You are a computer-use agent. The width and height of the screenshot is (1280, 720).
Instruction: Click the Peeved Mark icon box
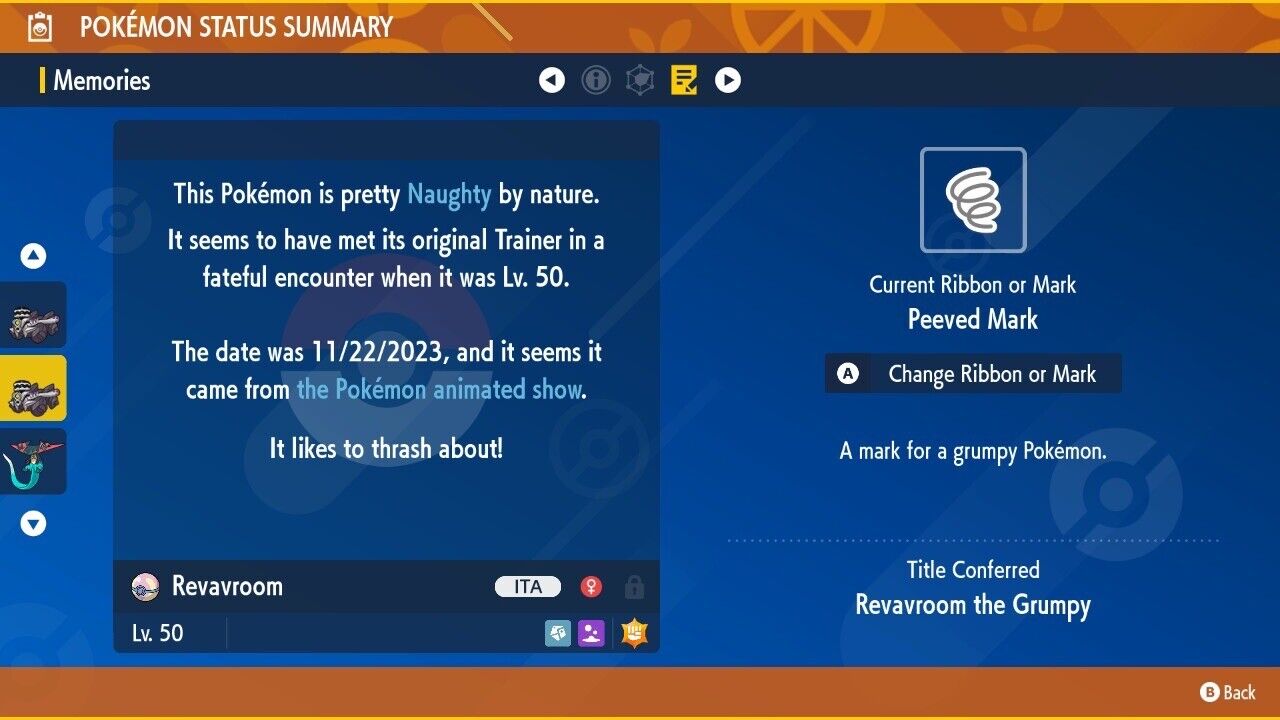(973, 200)
